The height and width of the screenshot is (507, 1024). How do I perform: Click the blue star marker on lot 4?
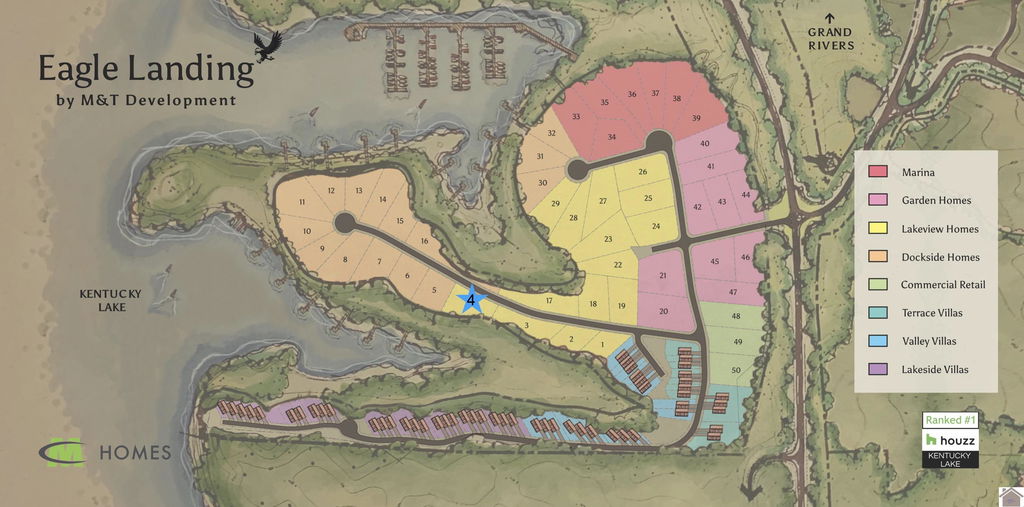470,298
